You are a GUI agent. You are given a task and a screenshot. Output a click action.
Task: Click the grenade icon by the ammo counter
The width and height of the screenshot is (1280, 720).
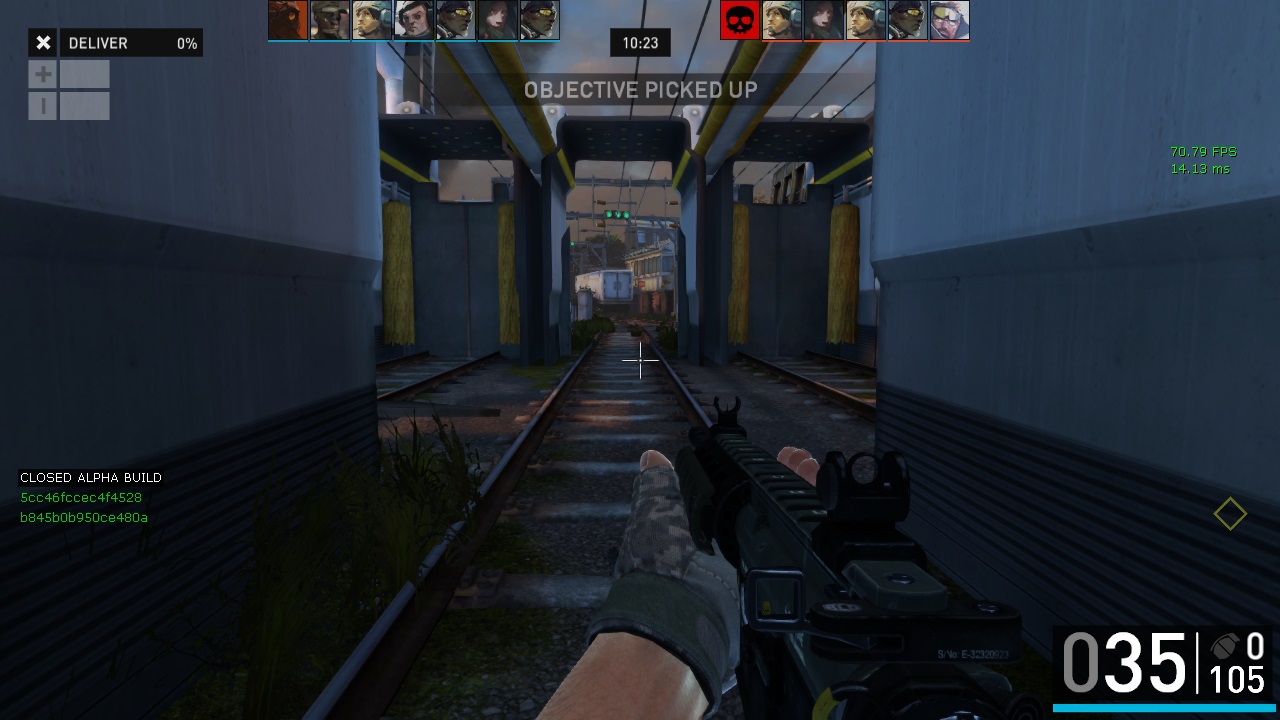coord(1224,646)
